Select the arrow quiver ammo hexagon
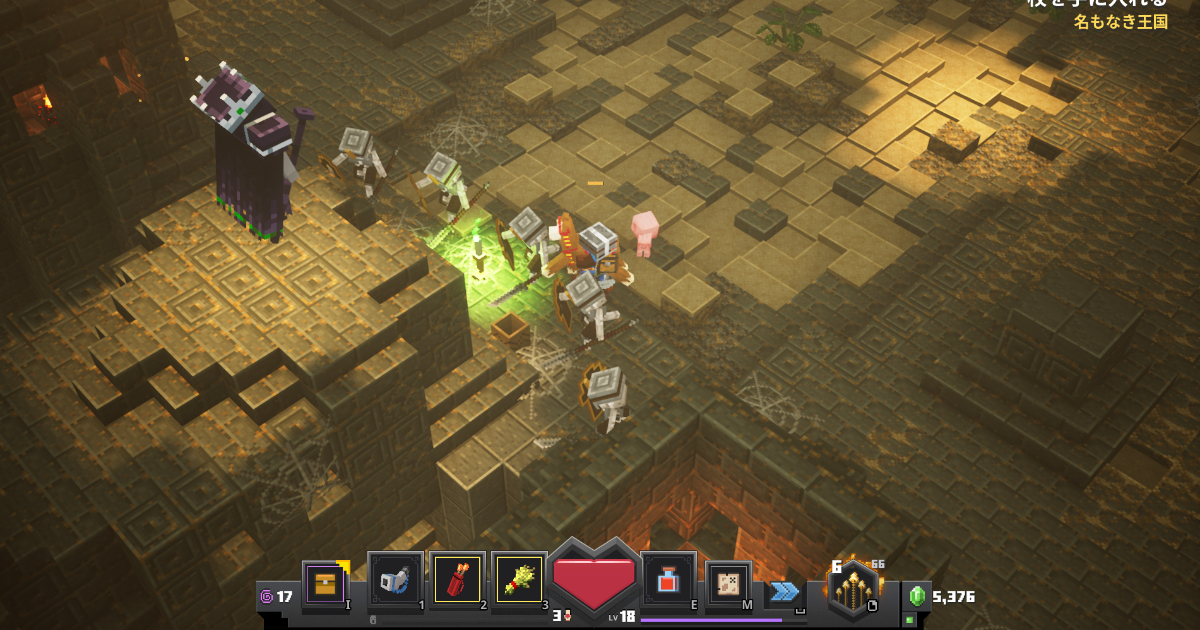The image size is (1200, 630). (x=852, y=588)
